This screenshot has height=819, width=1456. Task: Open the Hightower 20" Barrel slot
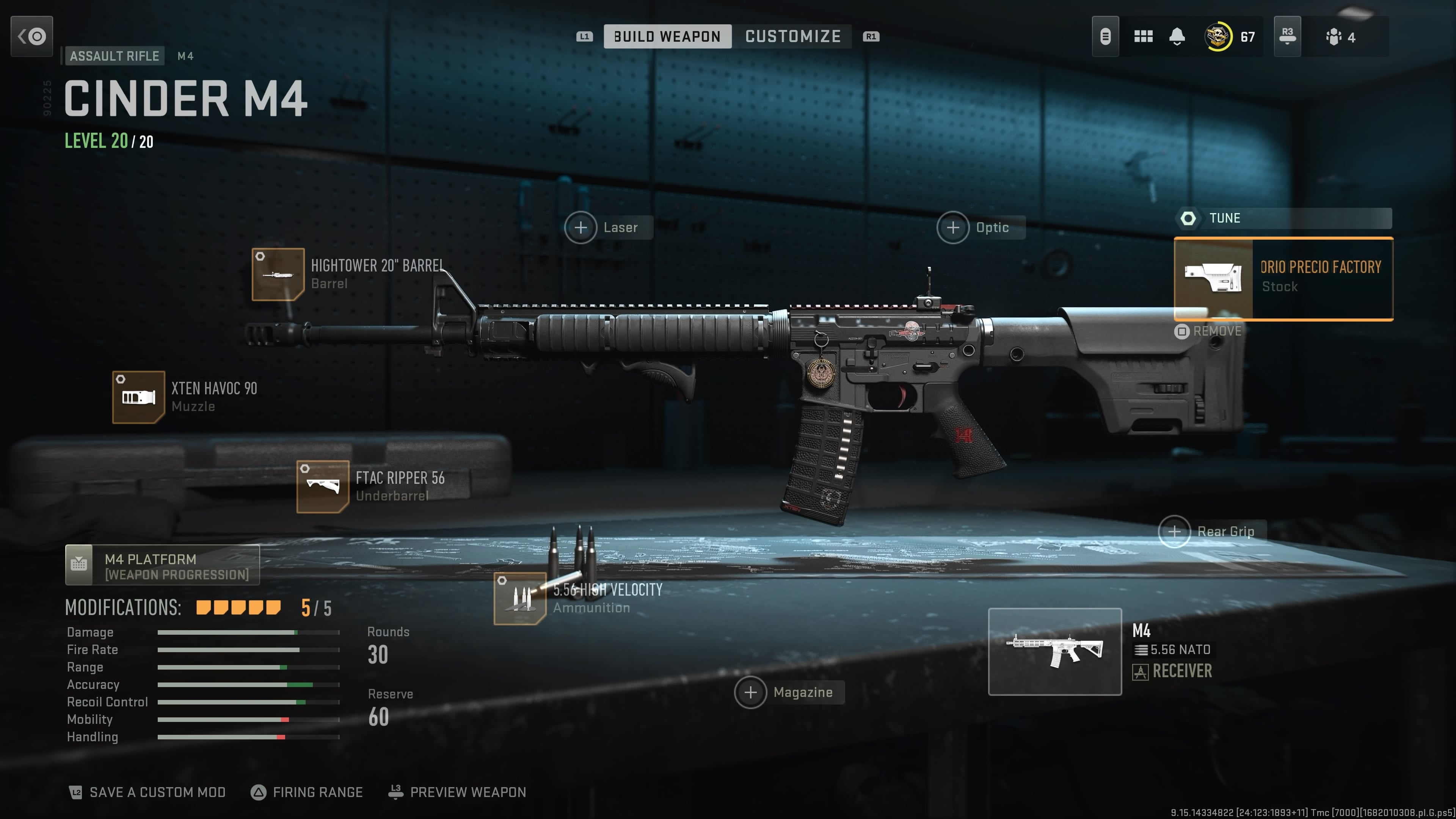tap(278, 275)
